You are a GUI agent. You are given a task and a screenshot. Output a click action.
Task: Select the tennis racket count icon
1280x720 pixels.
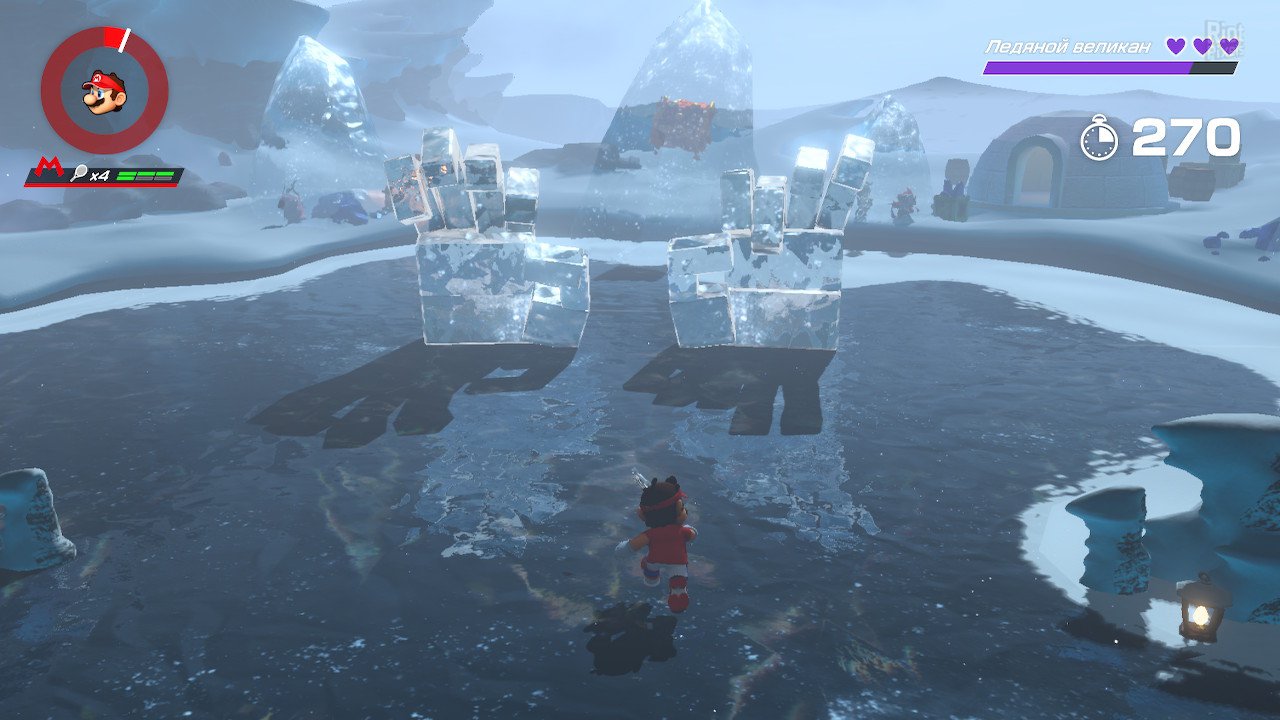click(76, 176)
